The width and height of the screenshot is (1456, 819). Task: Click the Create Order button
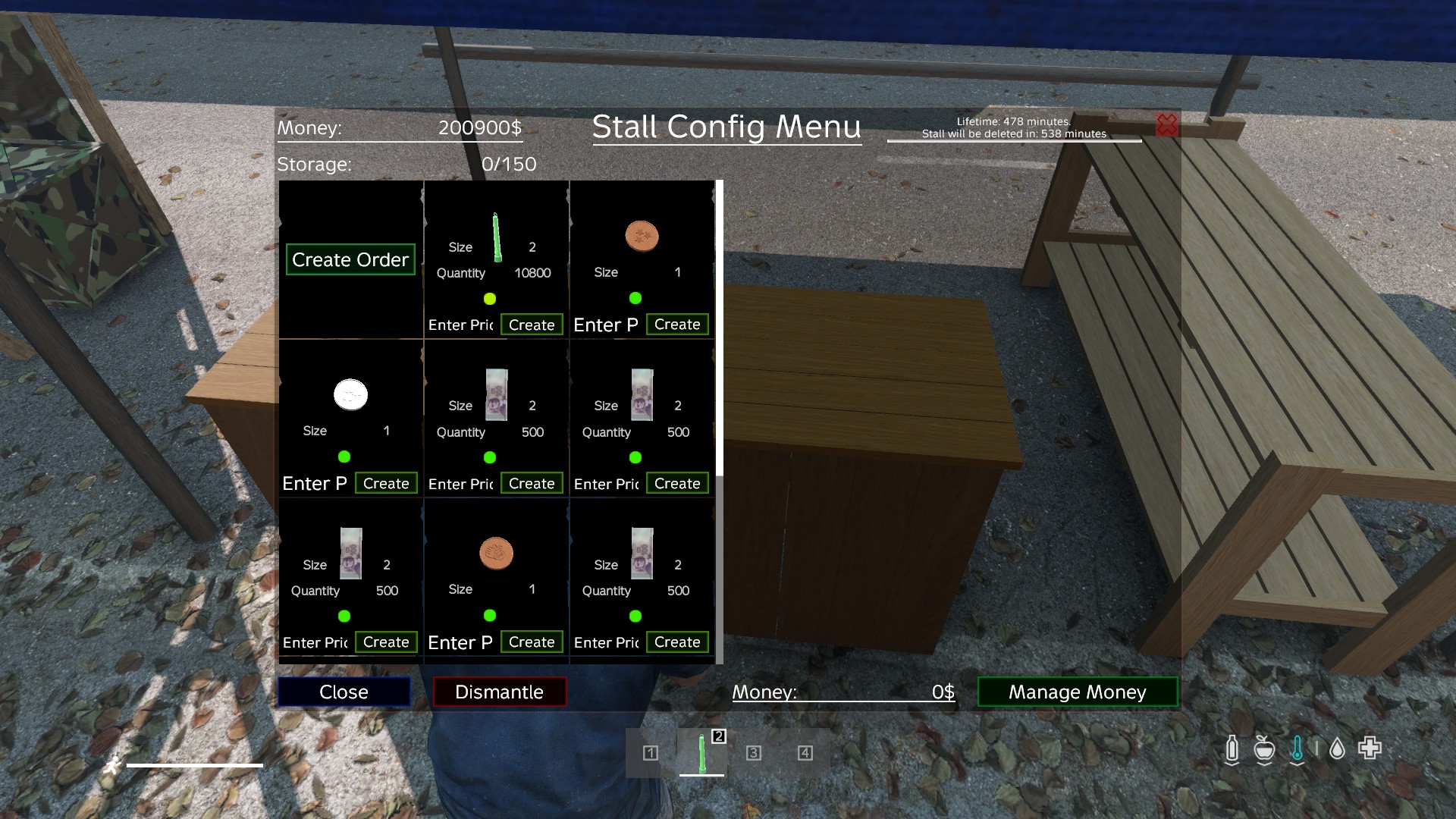click(x=350, y=259)
